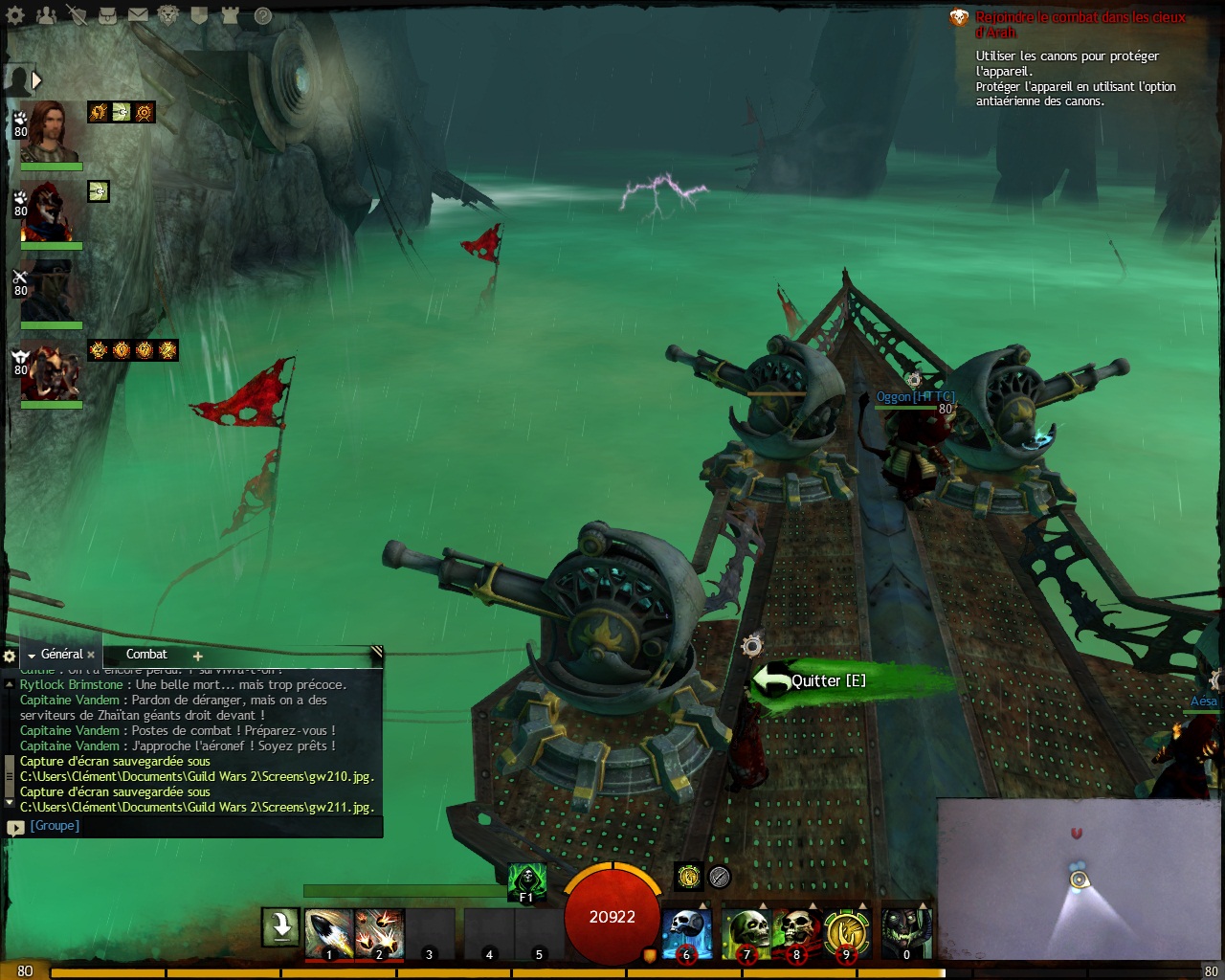Activate the cluster explosion skill in slot 2
Screen dimensions: 1225x980
[x=379, y=934]
